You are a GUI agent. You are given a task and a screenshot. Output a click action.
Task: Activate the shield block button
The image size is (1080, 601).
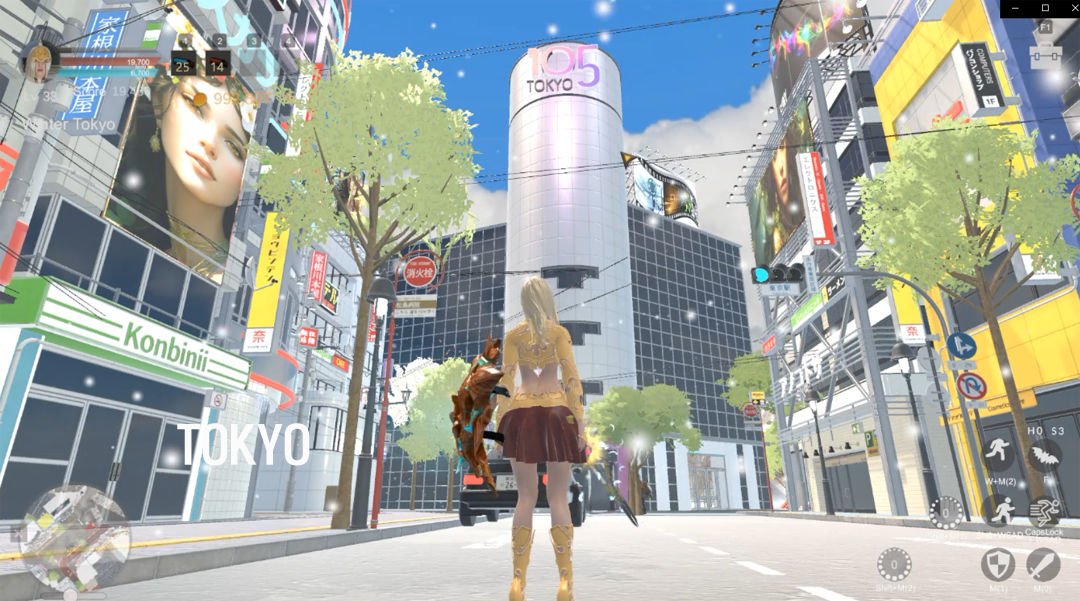point(997,565)
